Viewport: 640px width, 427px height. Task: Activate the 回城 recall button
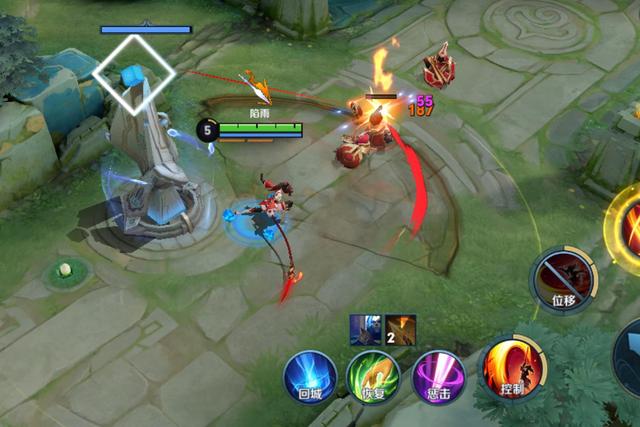pyautogui.click(x=309, y=375)
